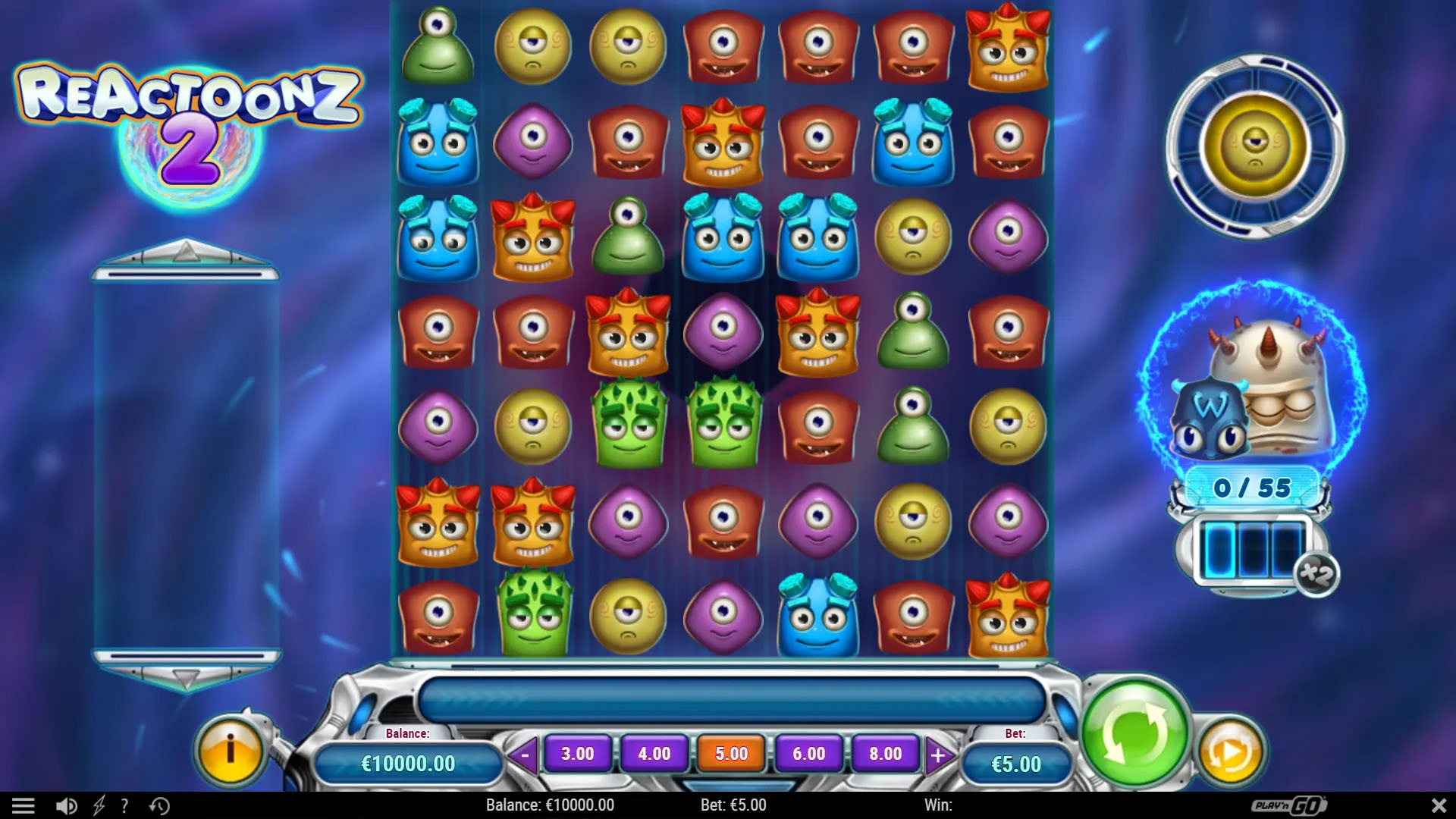The width and height of the screenshot is (1456, 819).
Task: Select the 3.00 bet option
Action: coord(579,754)
